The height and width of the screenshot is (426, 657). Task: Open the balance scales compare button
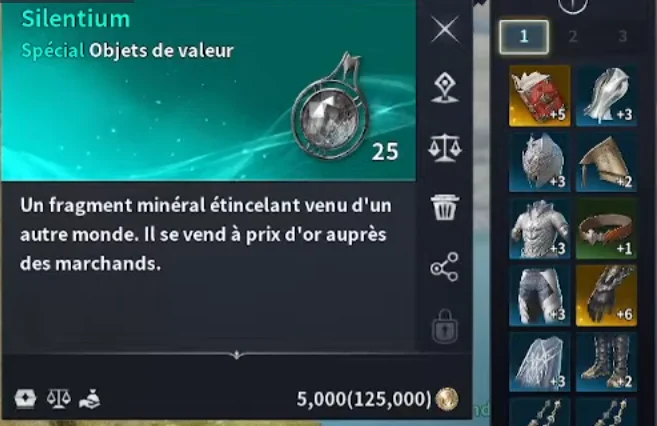pos(444,148)
